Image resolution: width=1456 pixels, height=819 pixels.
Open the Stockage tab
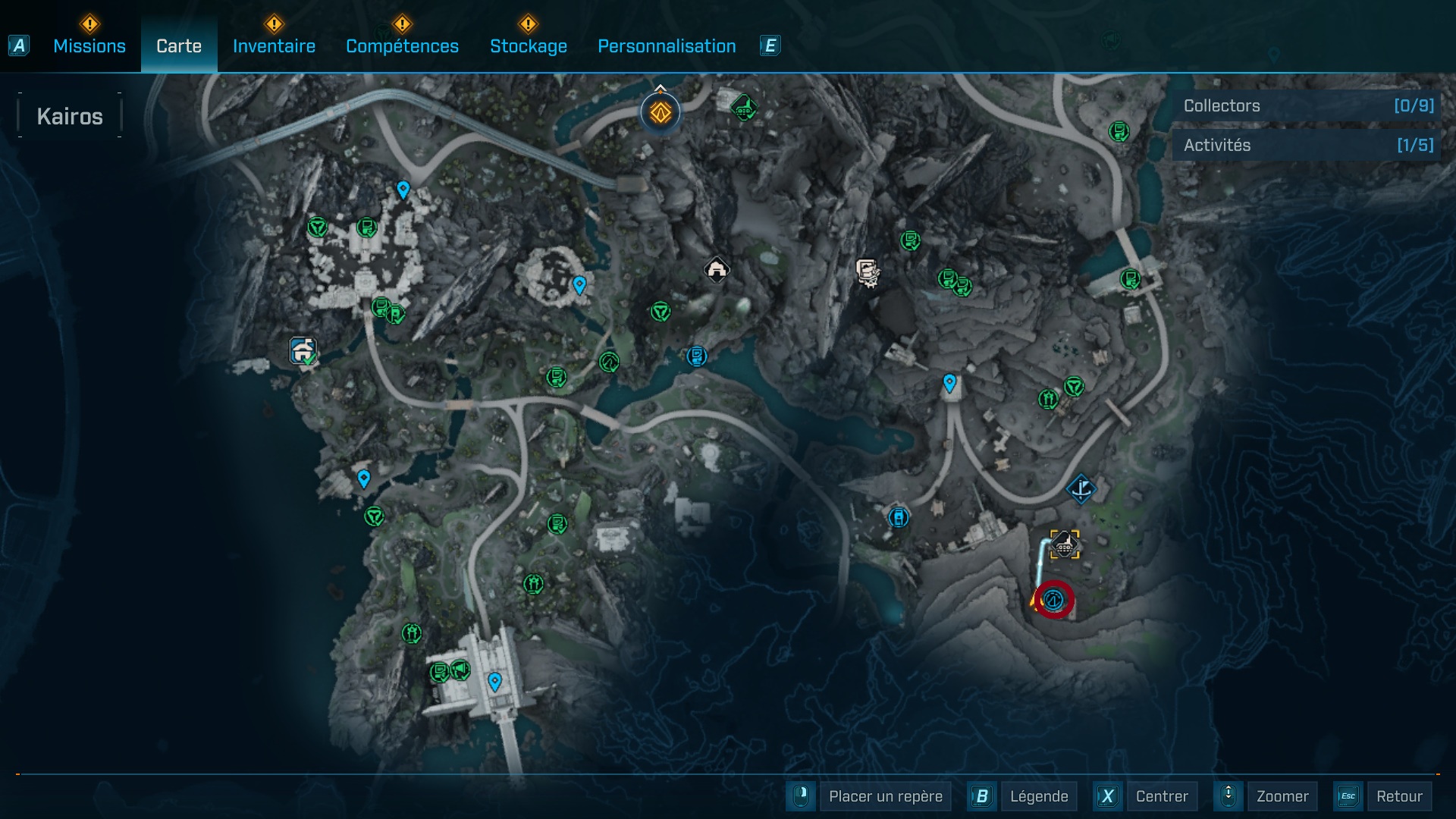click(x=529, y=46)
